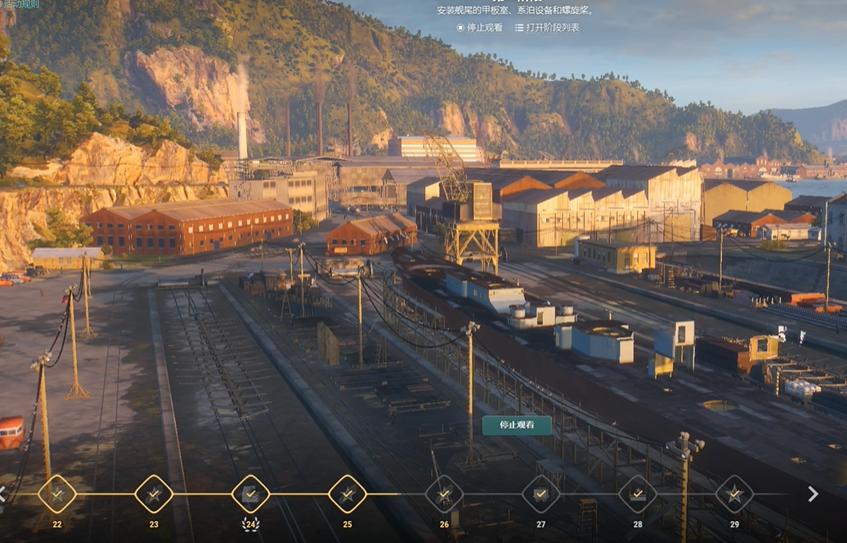Viewport: 847px width, 543px height.
Task: Show previous stages with the left arrow
Action: pyautogui.click(x=4, y=494)
